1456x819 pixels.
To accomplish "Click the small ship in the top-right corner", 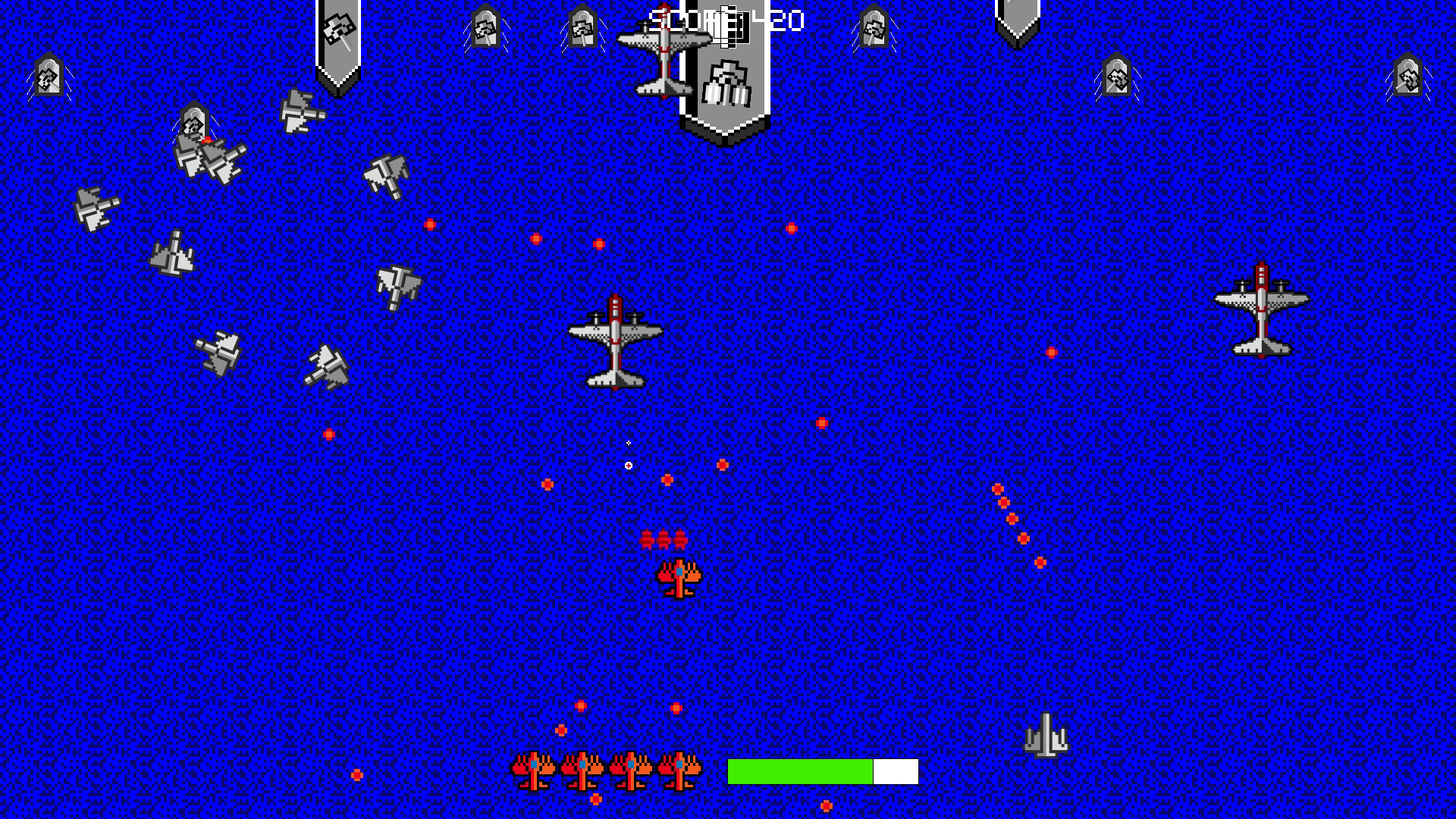I will [x=1408, y=76].
